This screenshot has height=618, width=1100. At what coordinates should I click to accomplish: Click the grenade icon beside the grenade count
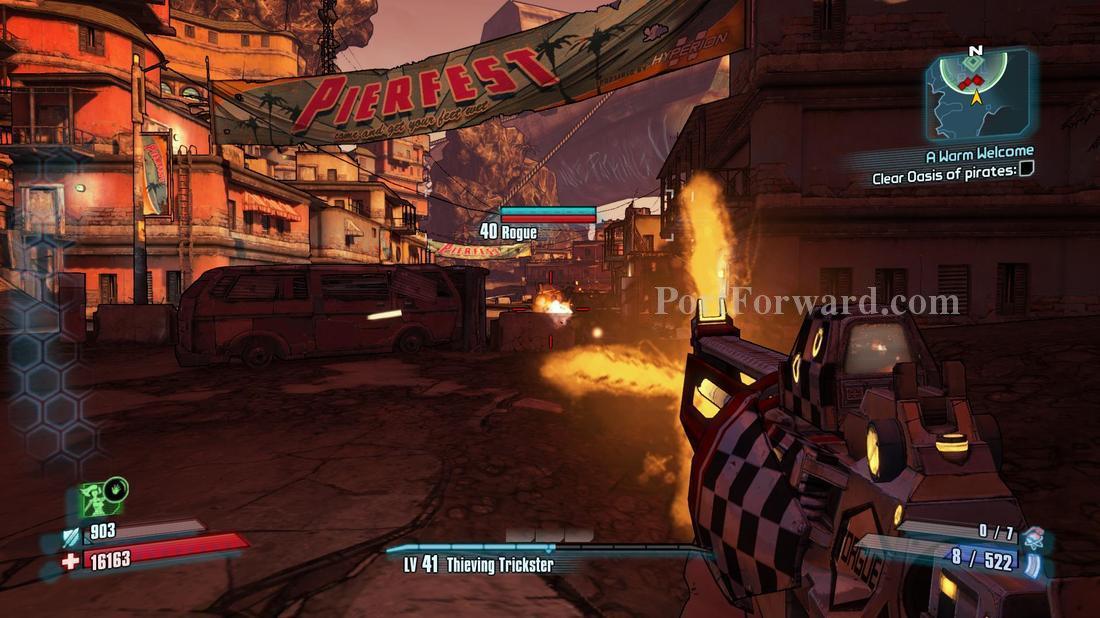tap(1033, 535)
